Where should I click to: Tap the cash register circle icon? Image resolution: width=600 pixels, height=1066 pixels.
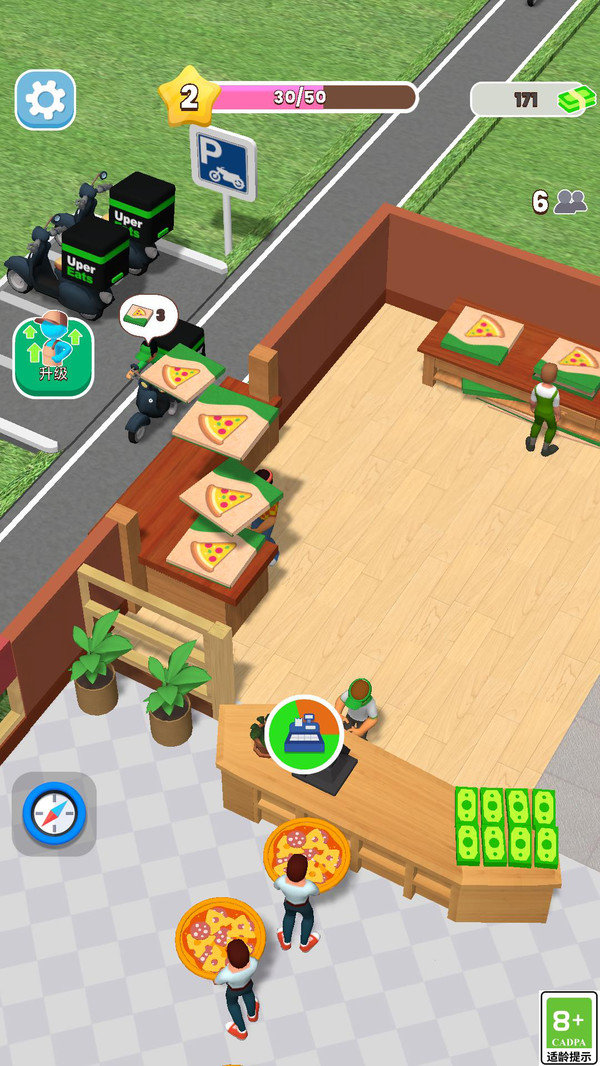pyautogui.click(x=305, y=733)
